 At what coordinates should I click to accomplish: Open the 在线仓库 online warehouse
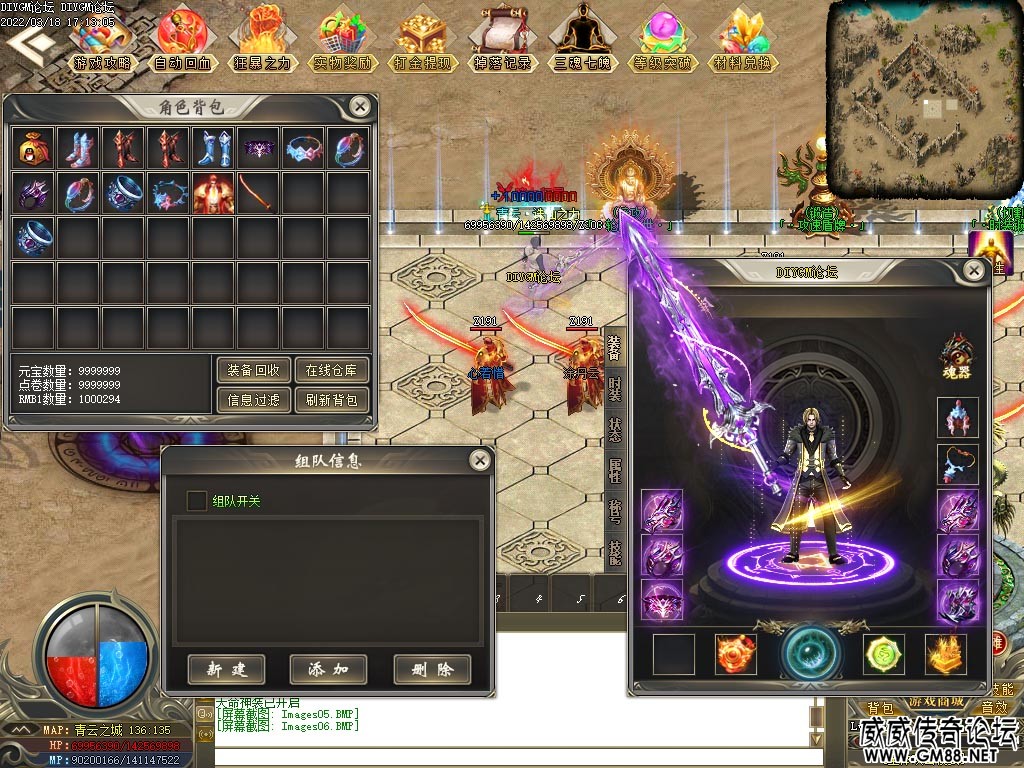(332, 370)
